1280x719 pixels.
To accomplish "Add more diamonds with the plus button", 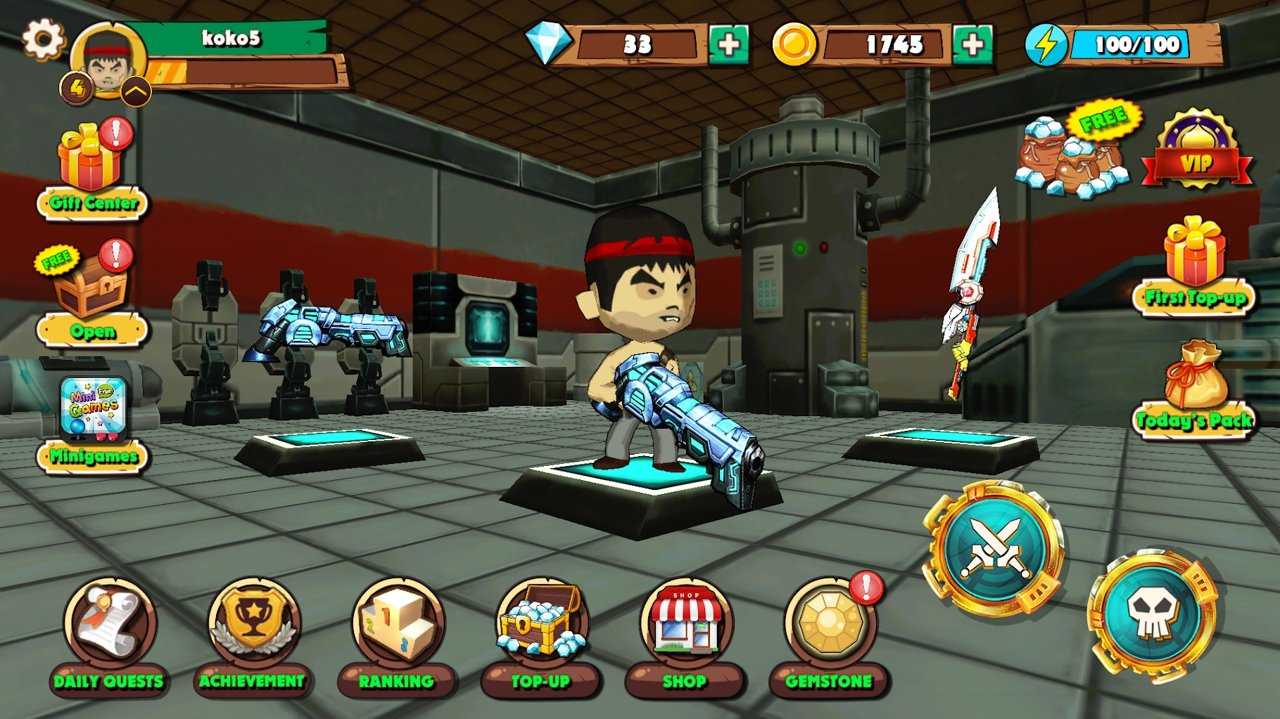I will (x=728, y=45).
